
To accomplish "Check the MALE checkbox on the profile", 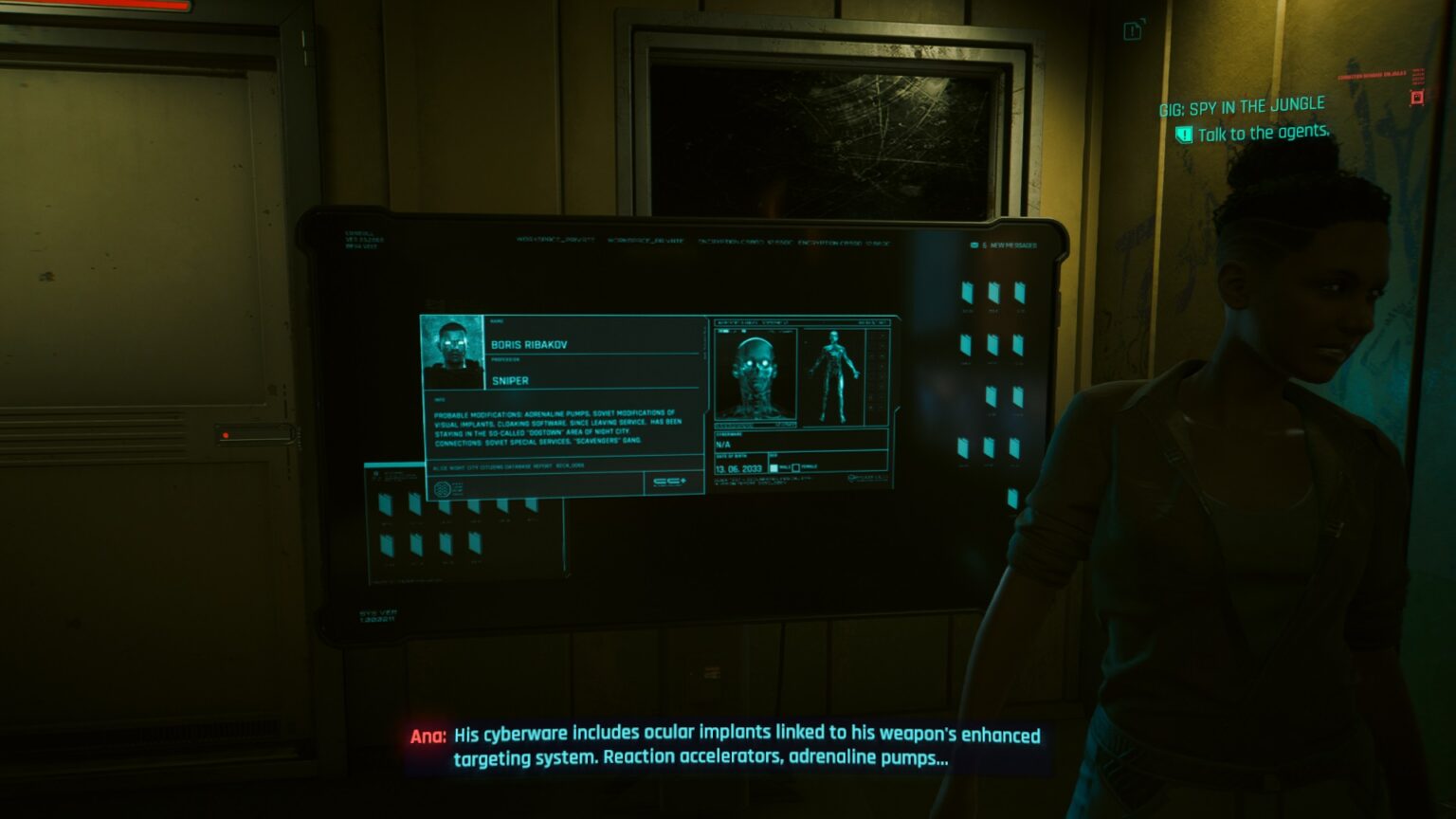I will [x=773, y=468].
